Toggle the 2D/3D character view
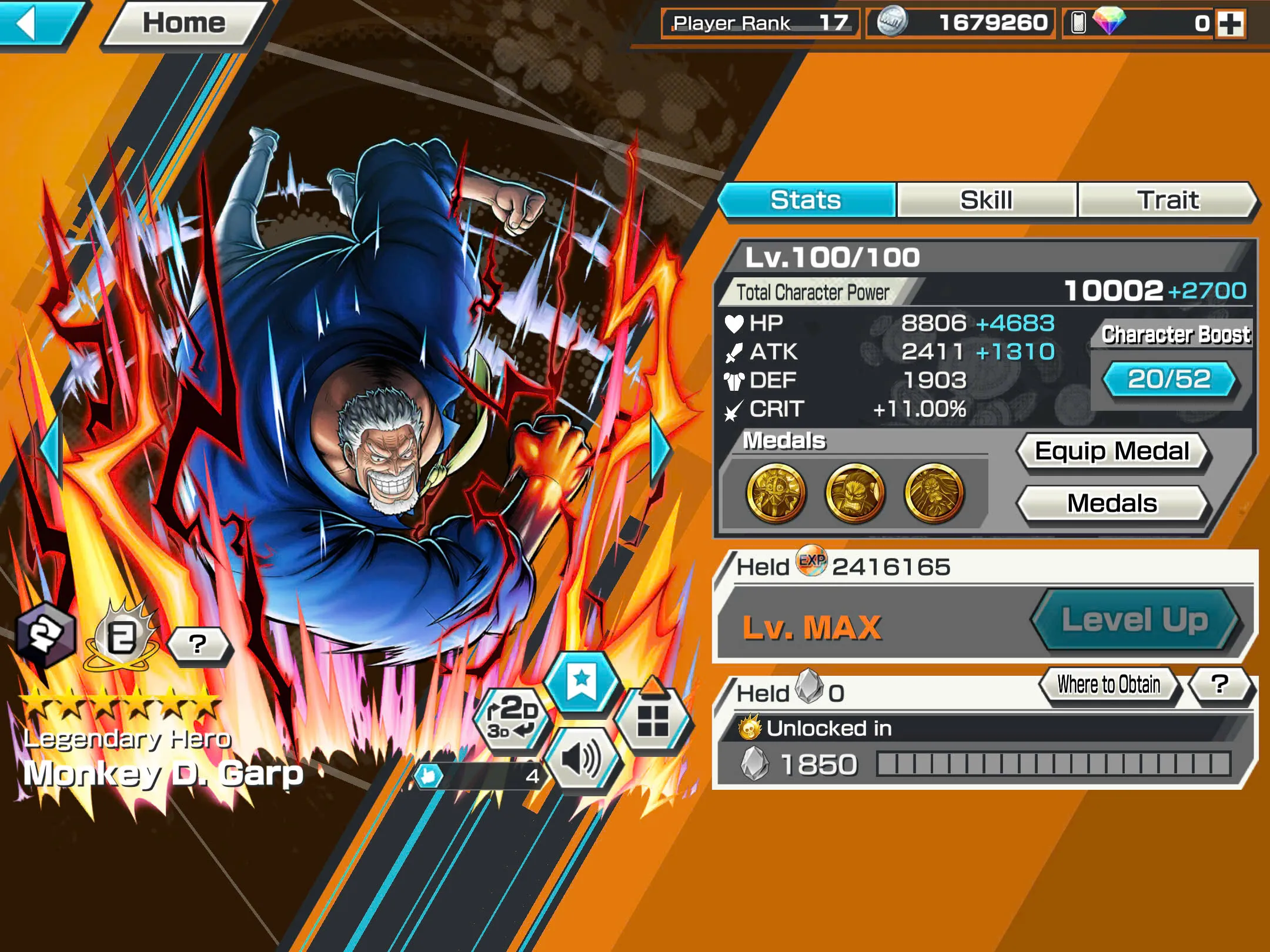The height and width of the screenshot is (952, 1270). coord(512,718)
